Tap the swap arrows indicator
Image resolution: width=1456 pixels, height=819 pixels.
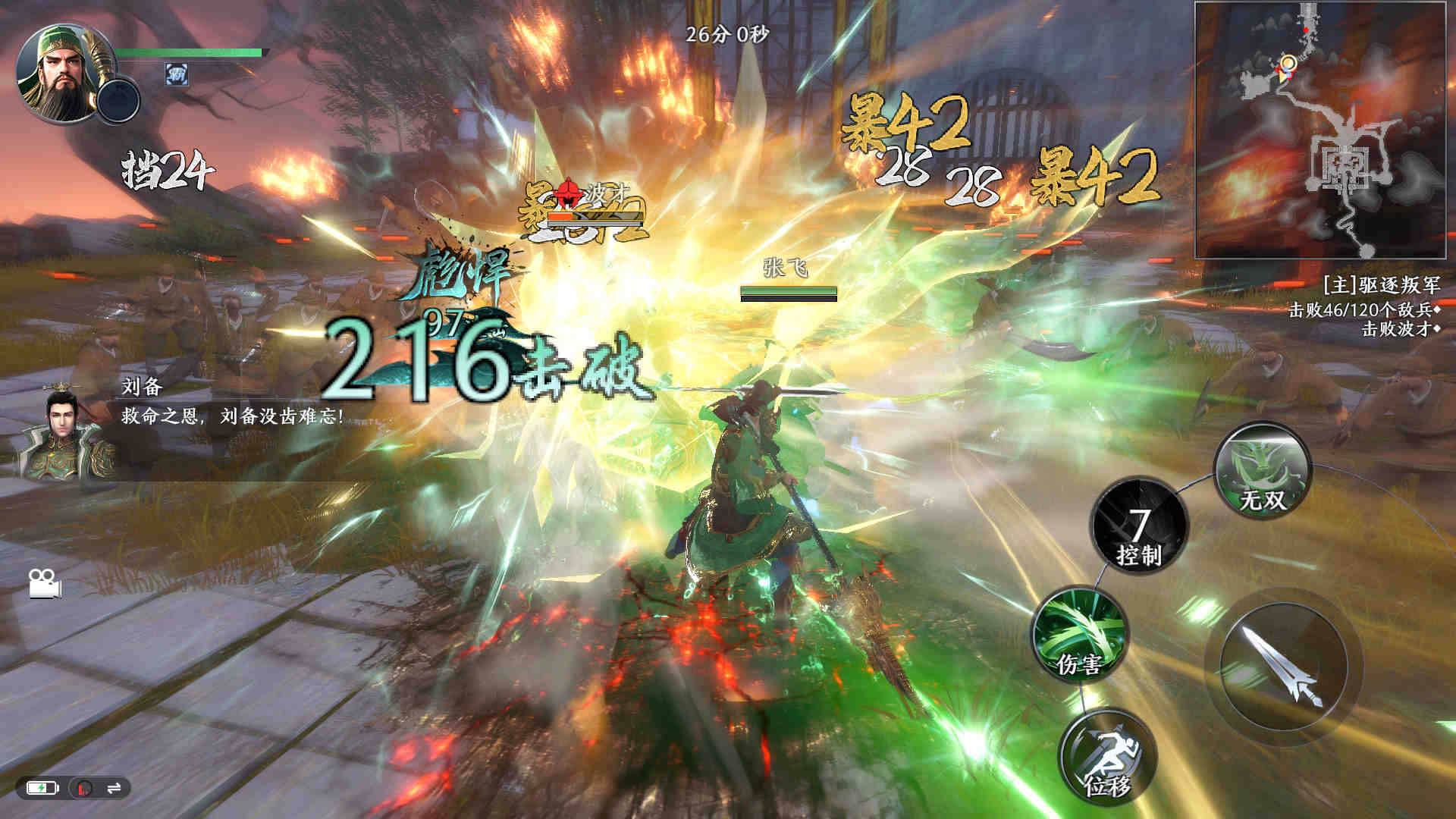(x=114, y=789)
